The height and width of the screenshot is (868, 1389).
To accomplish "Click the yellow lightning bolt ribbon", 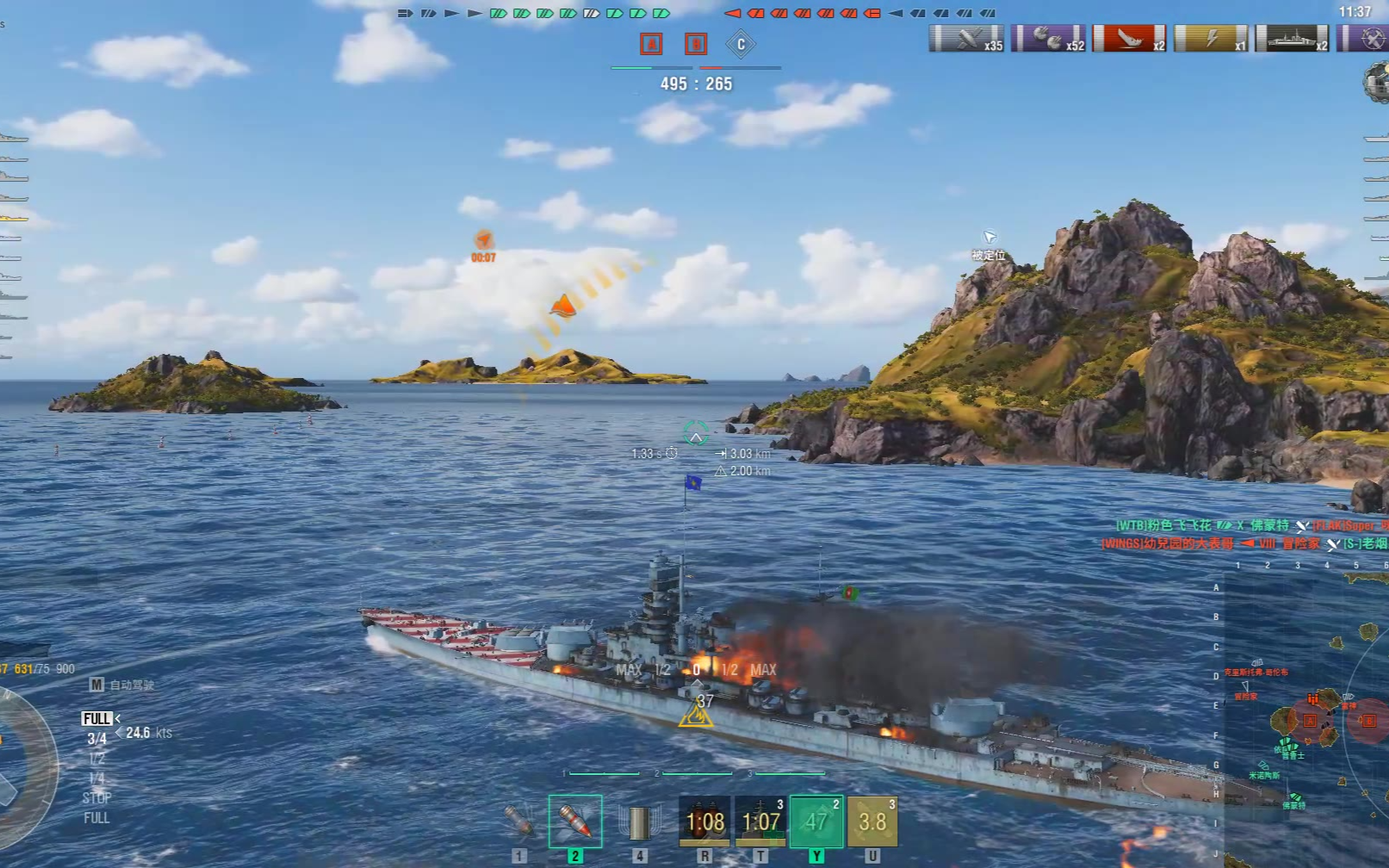I will click(x=1211, y=39).
